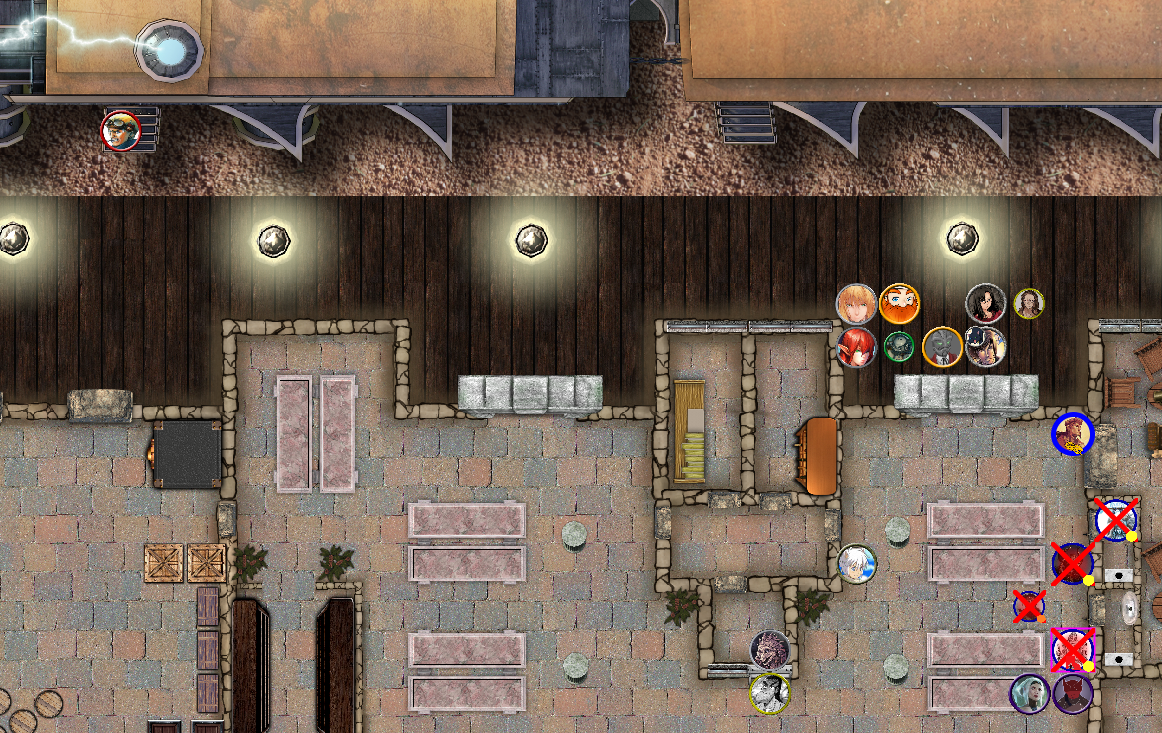This screenshot has height=733, width=1162.
Task: Click the grey mustached robot token in red suit
Action: 942,347
